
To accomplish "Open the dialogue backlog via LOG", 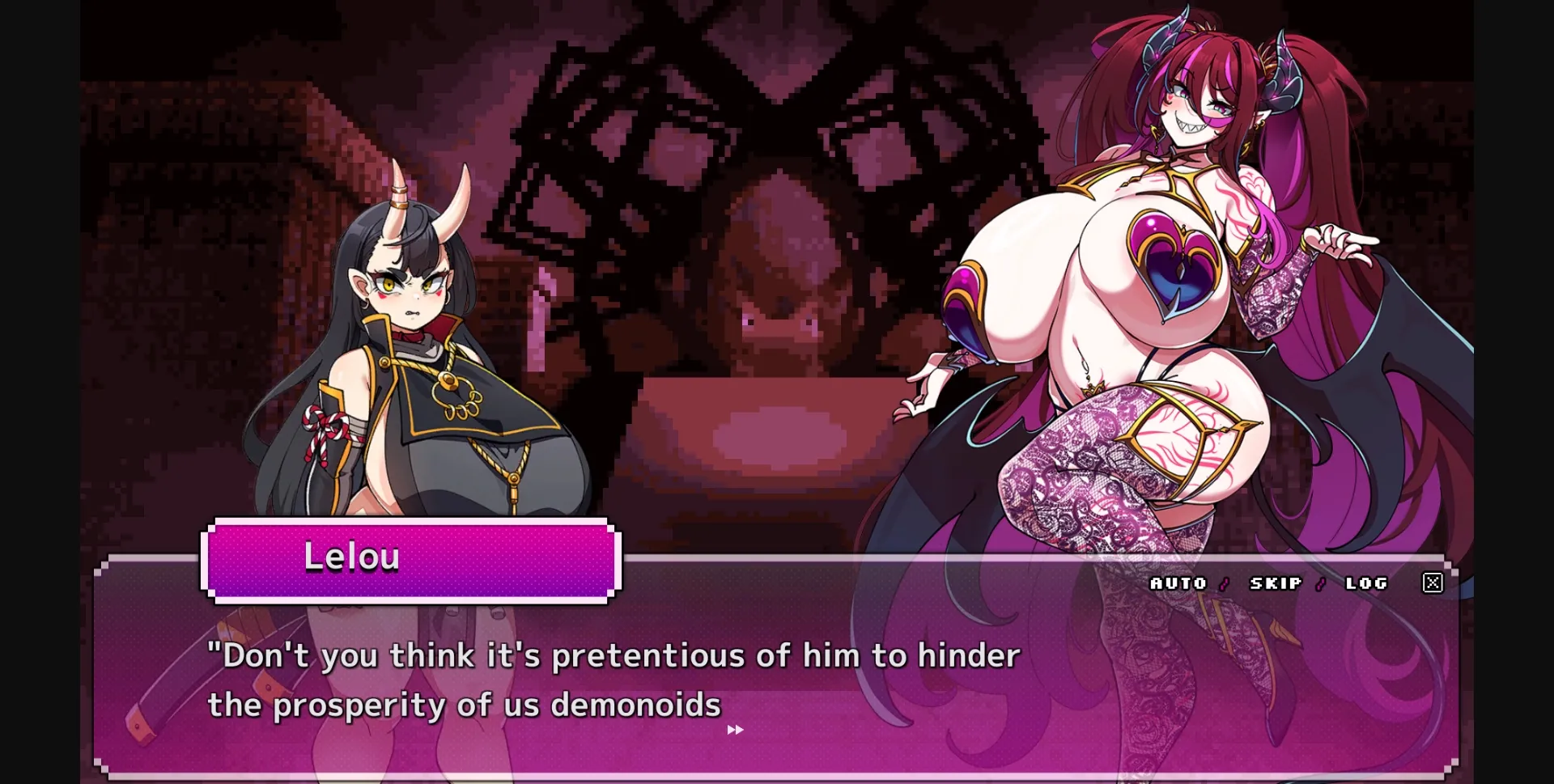I will coord(1365,583).
